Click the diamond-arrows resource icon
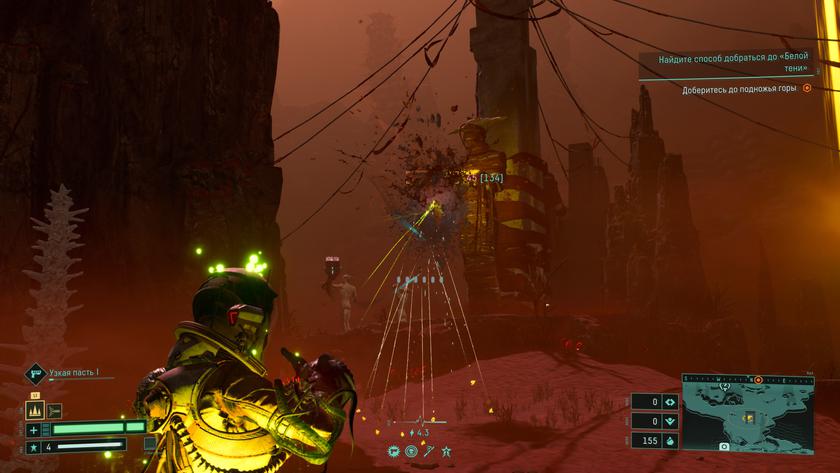The image size is (840, 473). pyautogui.click(x=670, y=402)
